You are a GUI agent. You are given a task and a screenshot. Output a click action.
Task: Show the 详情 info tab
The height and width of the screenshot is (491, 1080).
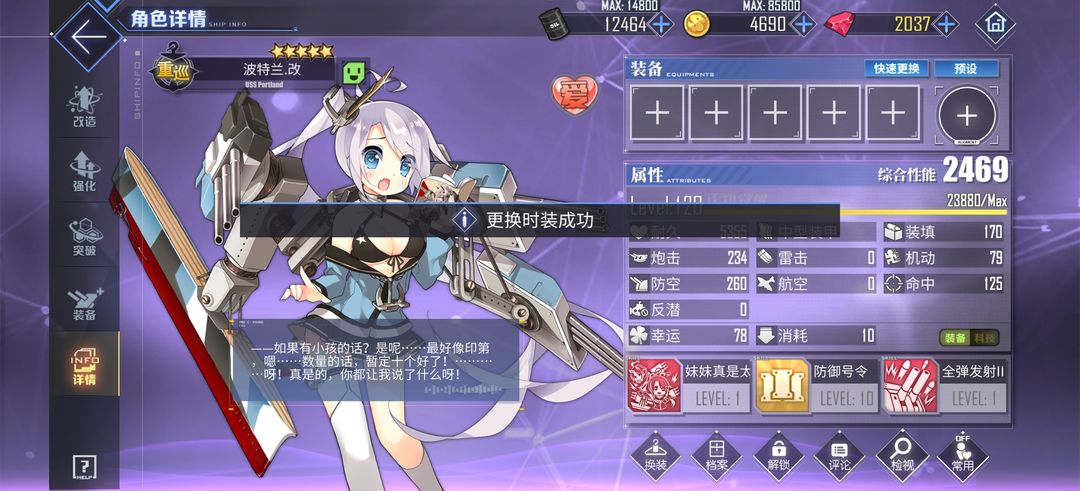[x=84, y=366]
